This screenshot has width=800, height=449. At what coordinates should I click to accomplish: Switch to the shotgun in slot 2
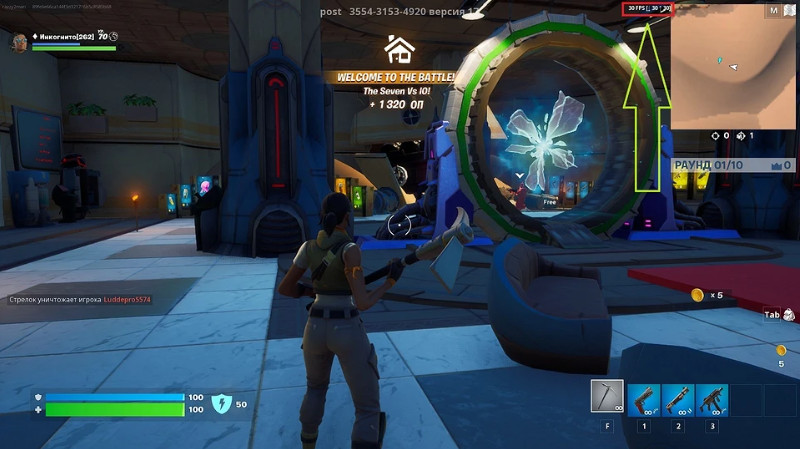click(678, 400)
